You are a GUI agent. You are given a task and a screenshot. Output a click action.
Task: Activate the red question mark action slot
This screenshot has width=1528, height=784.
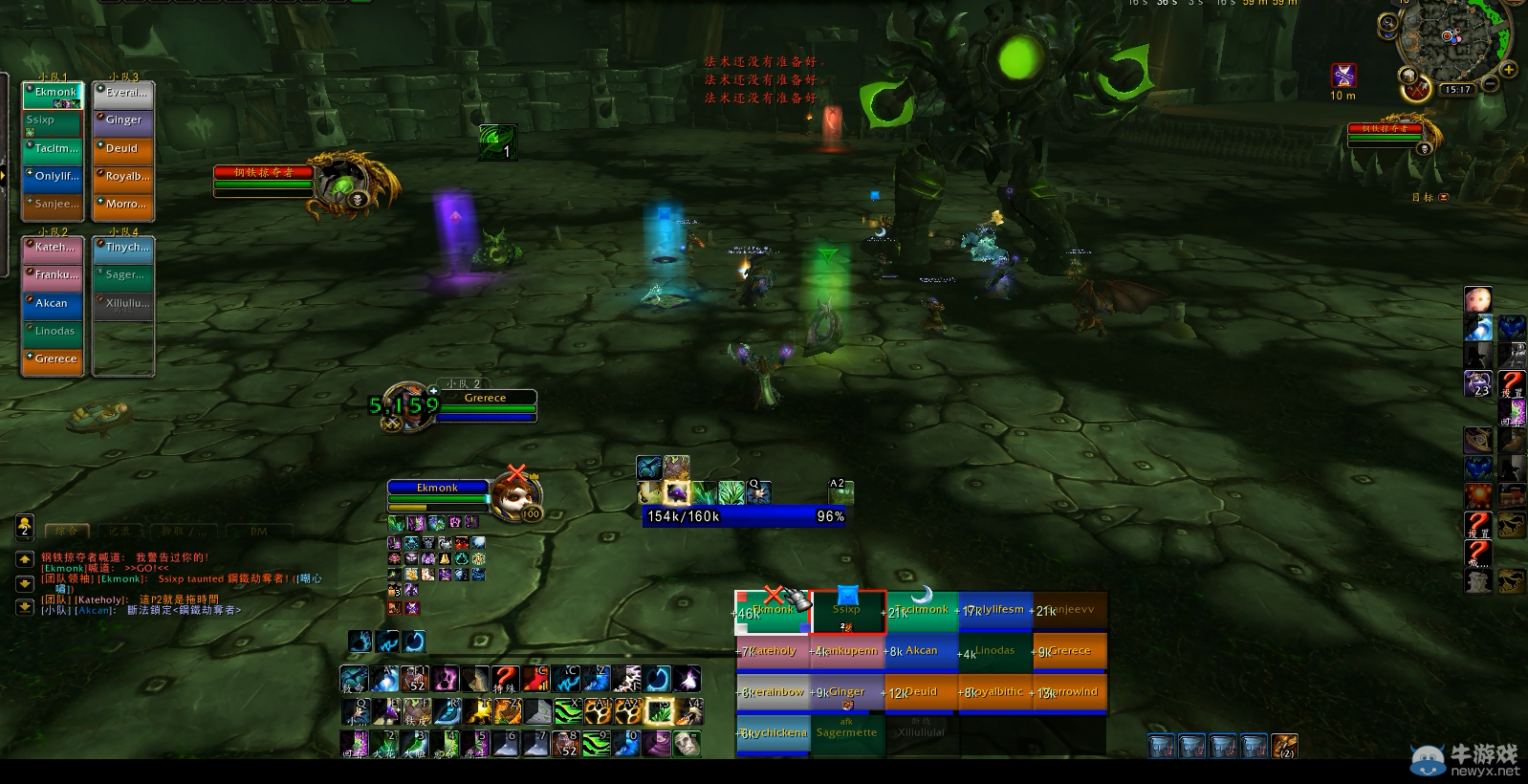click(x=505, y=679)
